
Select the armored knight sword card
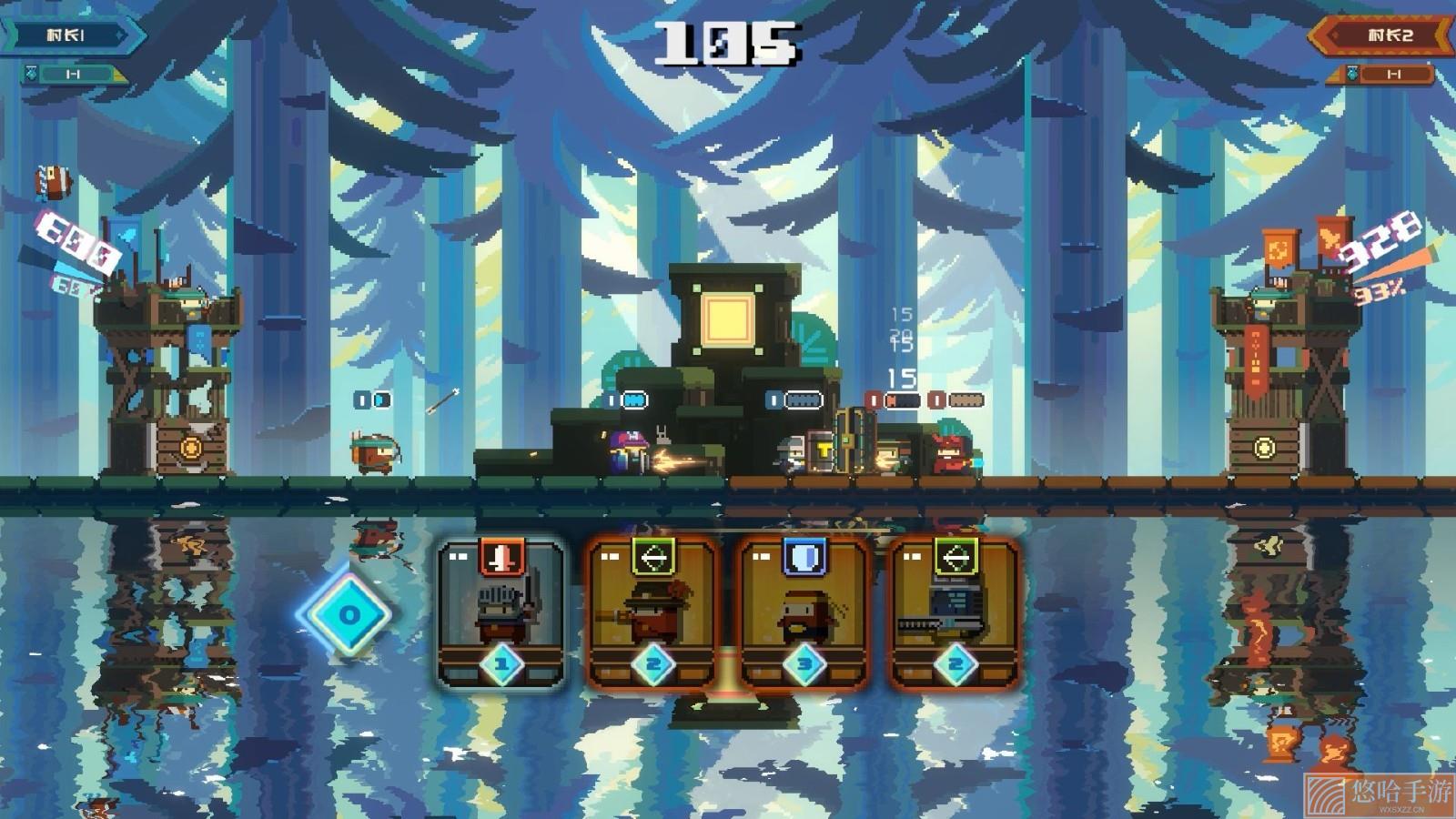(x=501, y=612)
